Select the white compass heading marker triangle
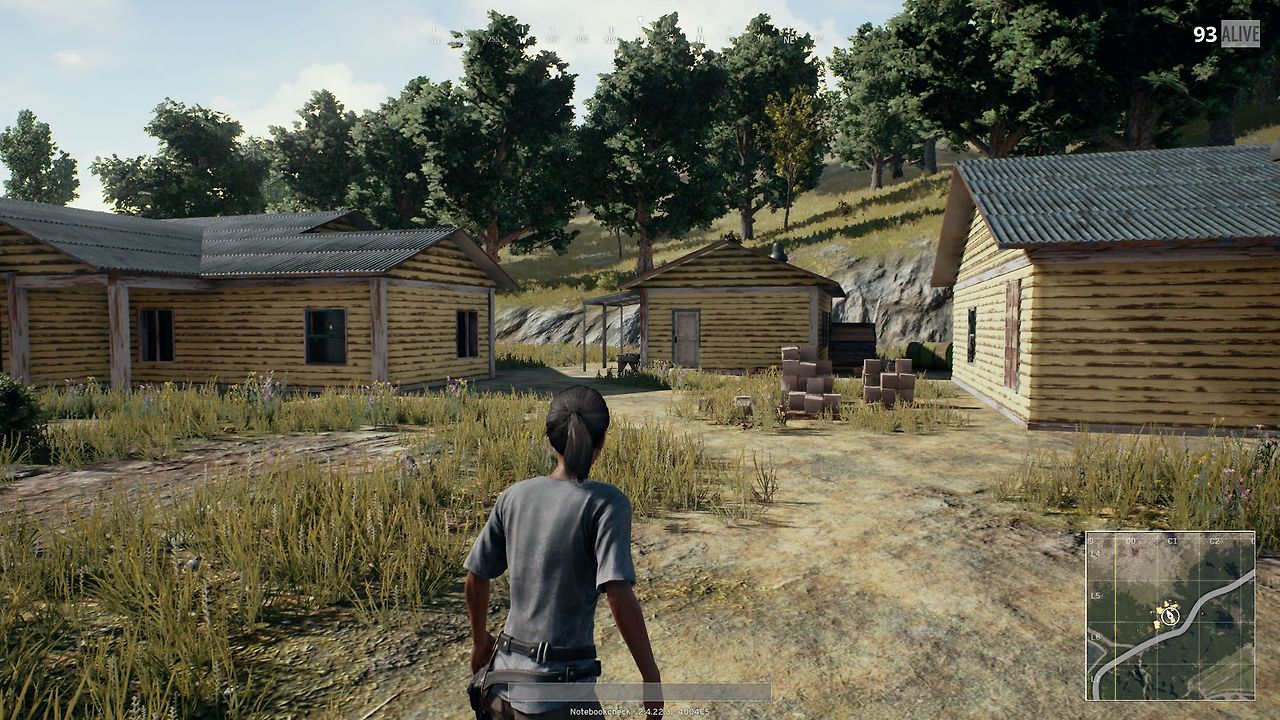1280x720 pixels. tap(640, 20)
